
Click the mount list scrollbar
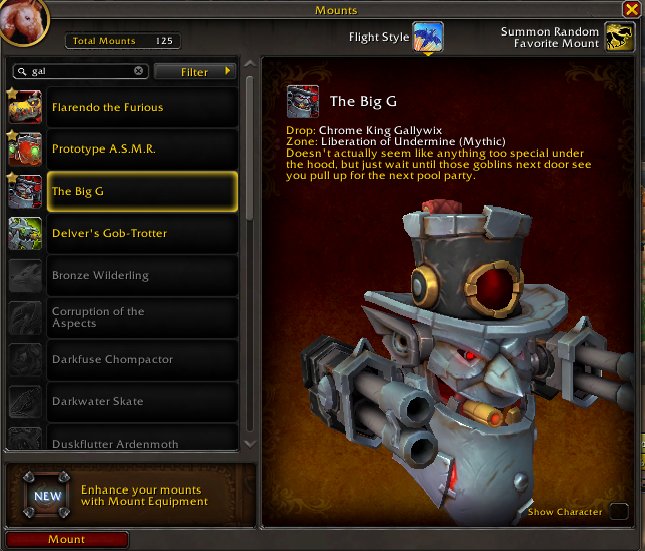pos(249,150)
